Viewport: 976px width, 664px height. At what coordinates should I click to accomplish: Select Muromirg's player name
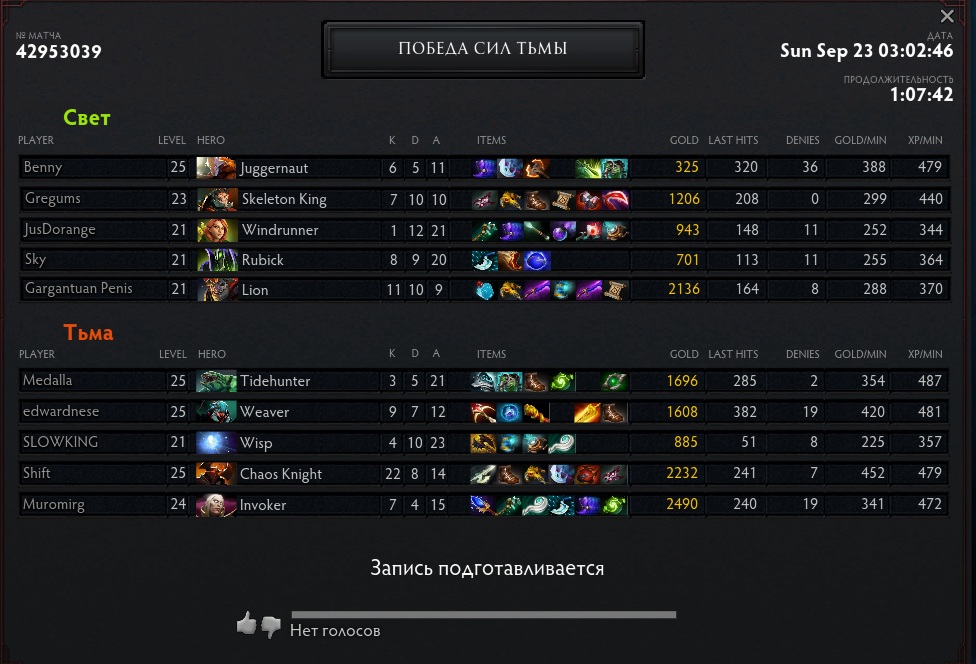pyautogui.click(x=54, y=505)
